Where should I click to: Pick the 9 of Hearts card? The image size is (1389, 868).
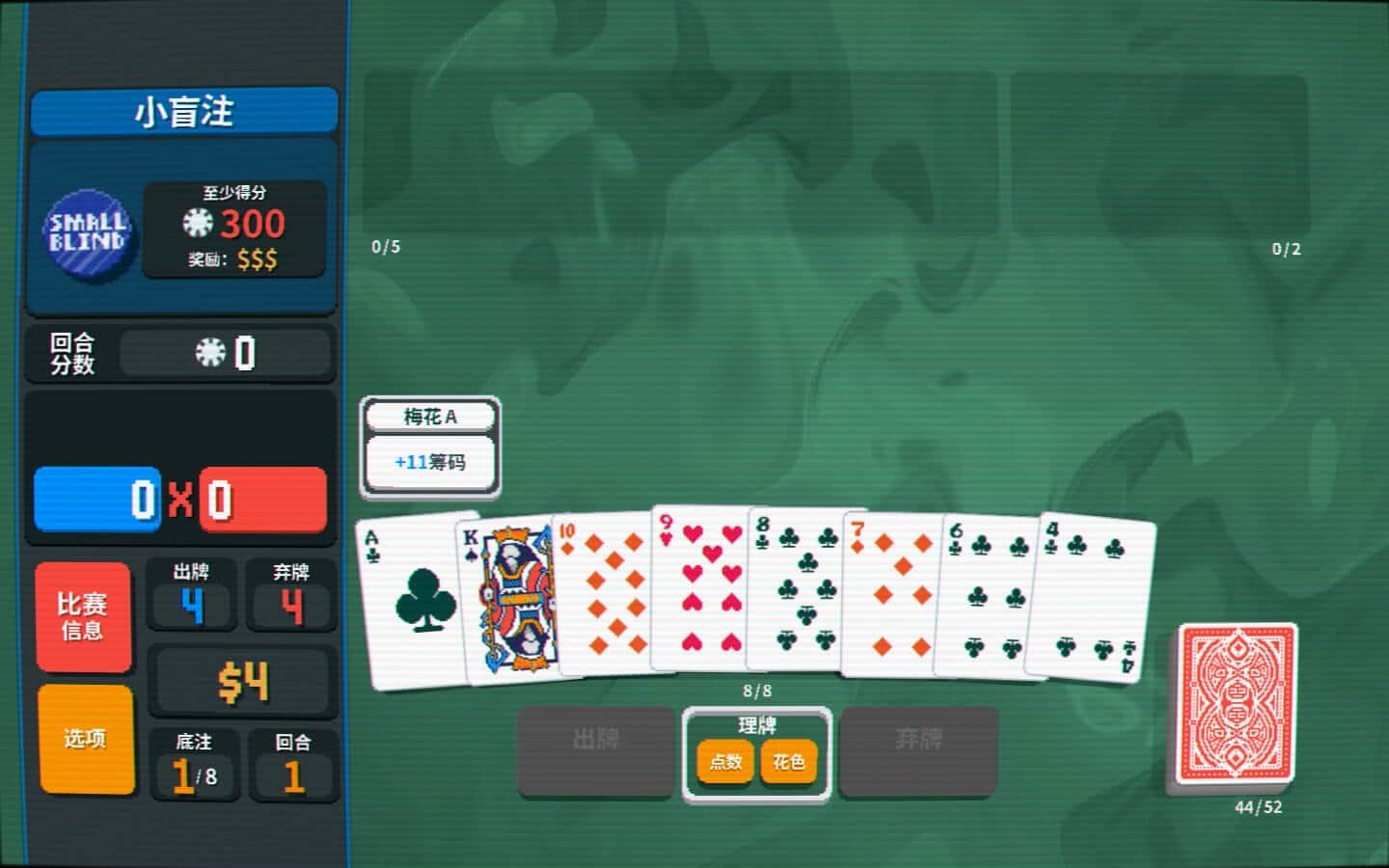coord(701,590)
